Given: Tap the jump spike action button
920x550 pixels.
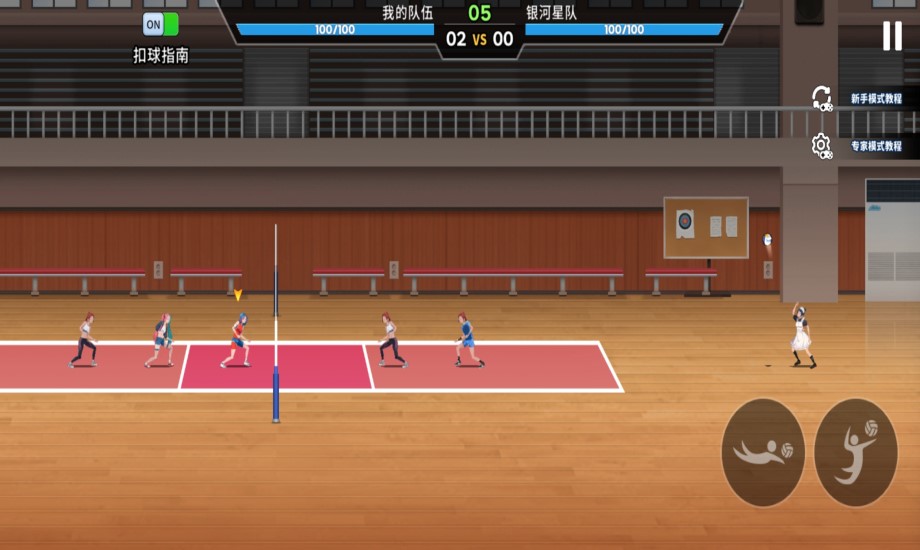Looking at the screenshot, I should coord(856,452).
